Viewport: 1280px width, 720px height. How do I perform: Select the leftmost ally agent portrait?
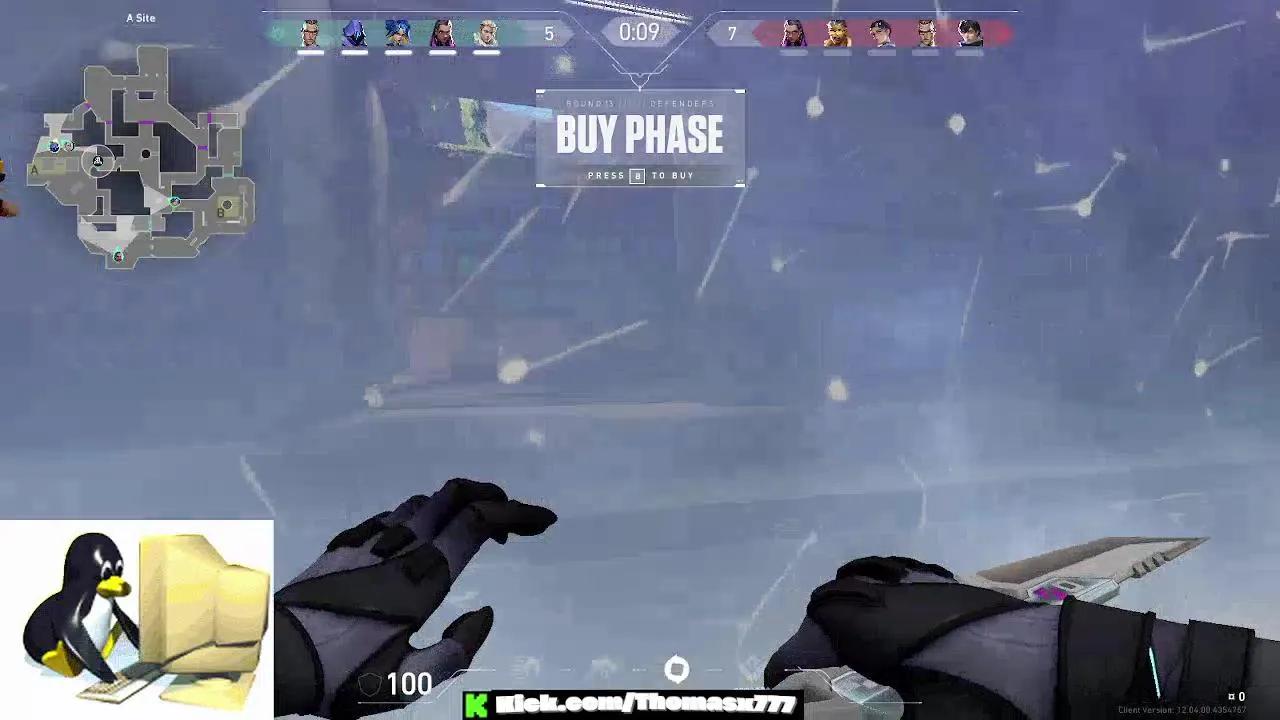[310, 30]
